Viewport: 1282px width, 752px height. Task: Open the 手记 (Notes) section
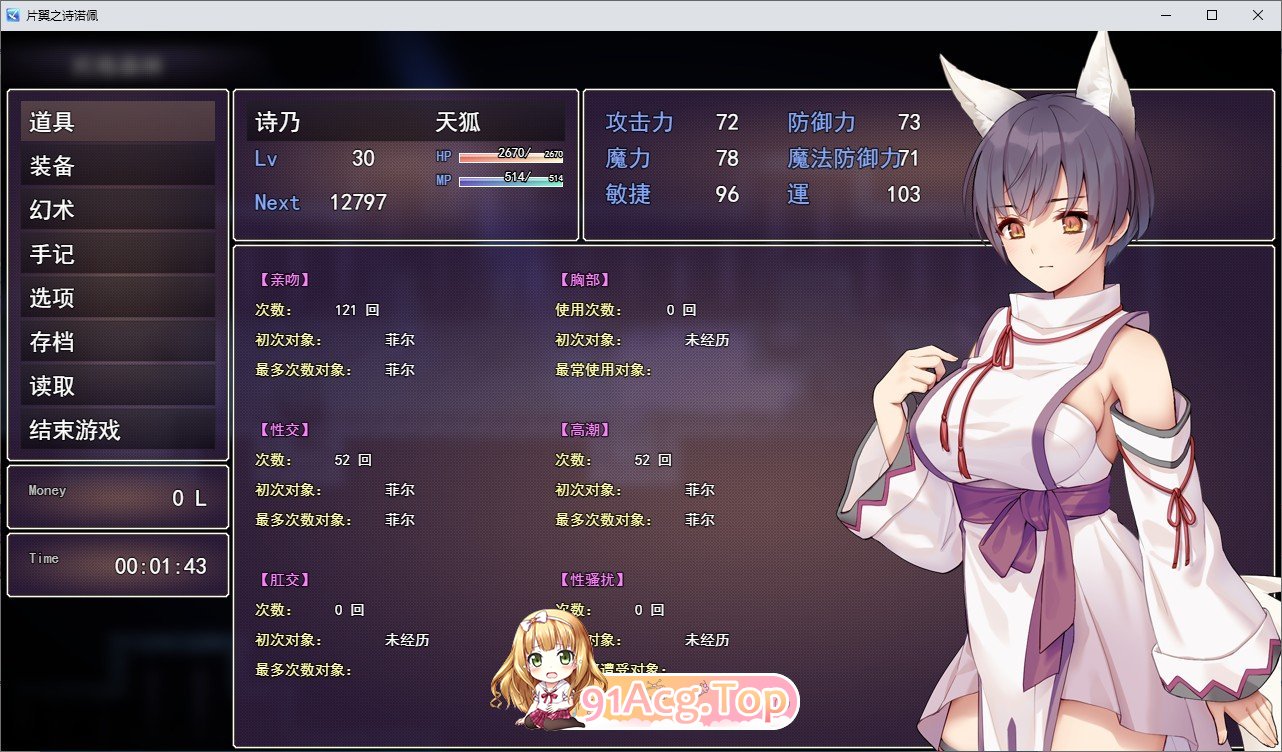pos(117,252)
